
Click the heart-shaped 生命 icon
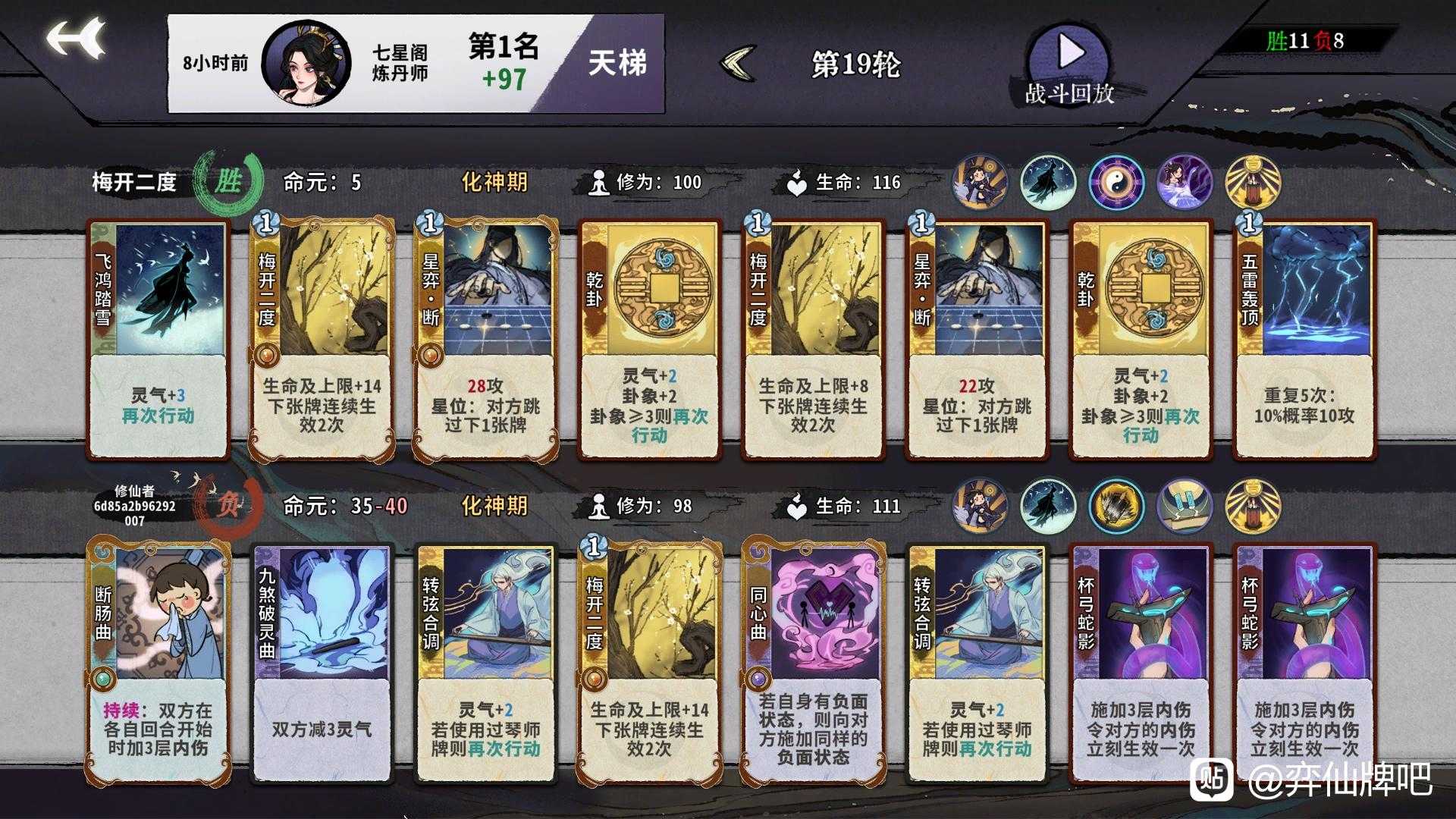point(795,182)
